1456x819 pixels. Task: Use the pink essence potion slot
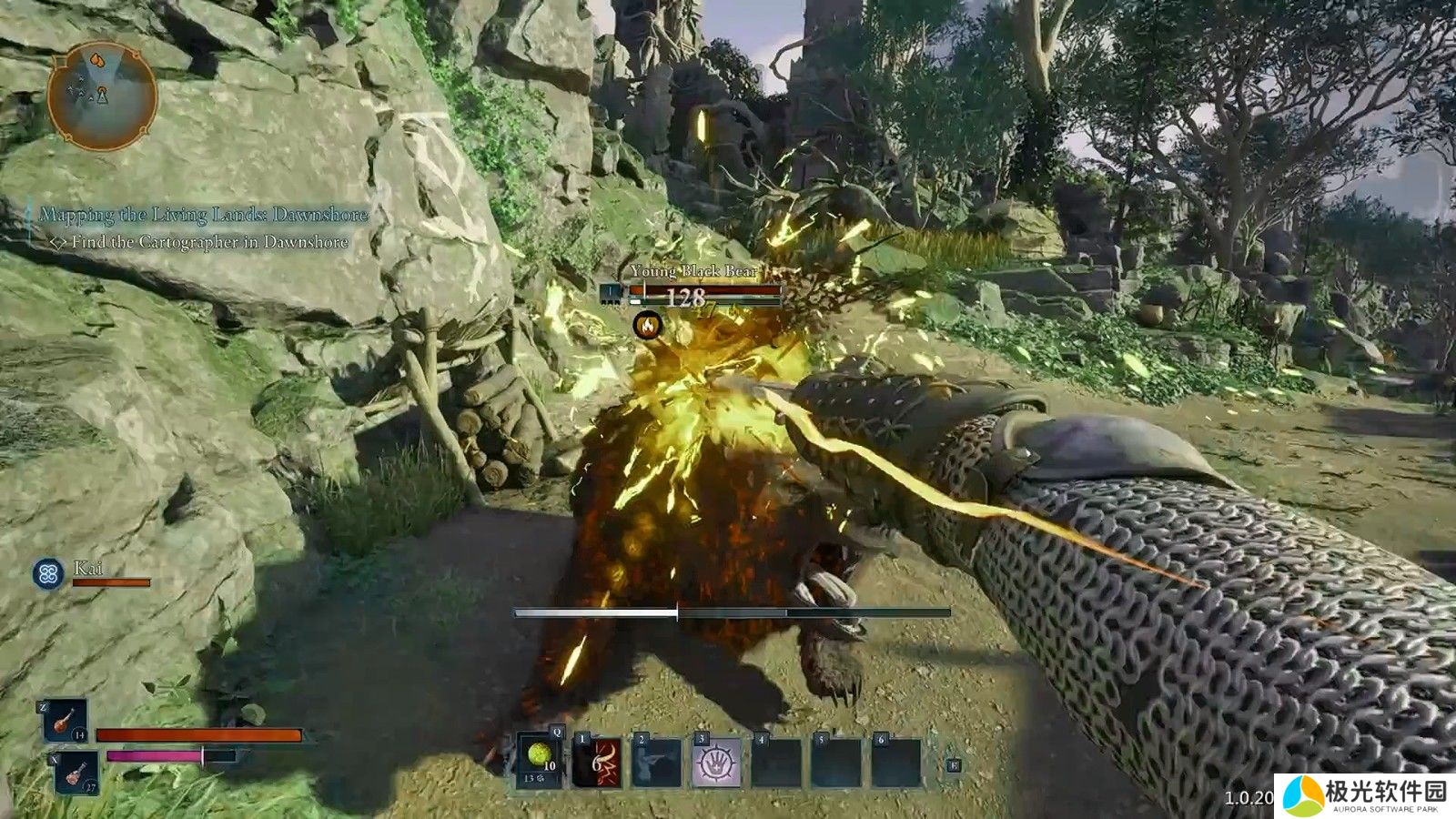coord(75,773)
